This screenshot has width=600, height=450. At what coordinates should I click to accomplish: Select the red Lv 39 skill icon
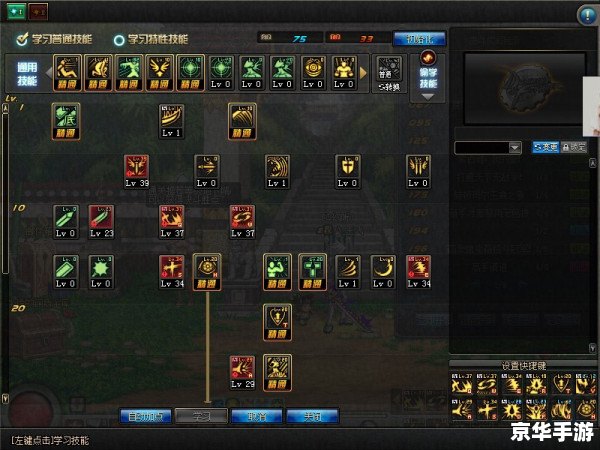point(137,171)
